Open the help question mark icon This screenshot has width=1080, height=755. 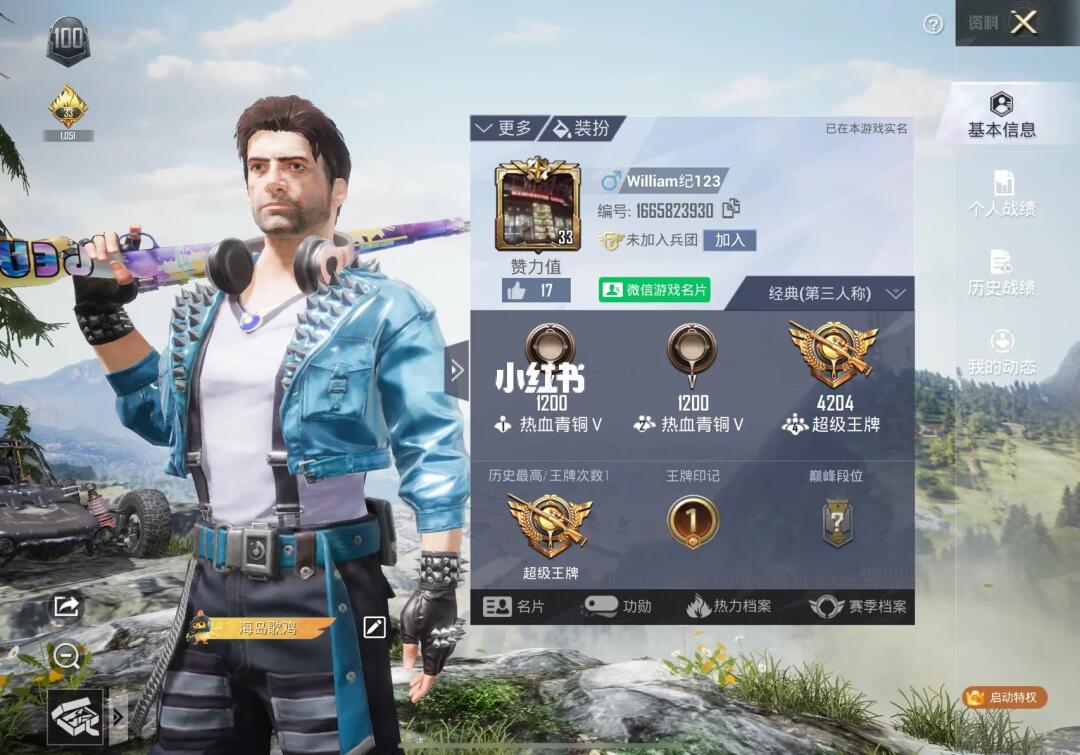click(x=933, y=25)
